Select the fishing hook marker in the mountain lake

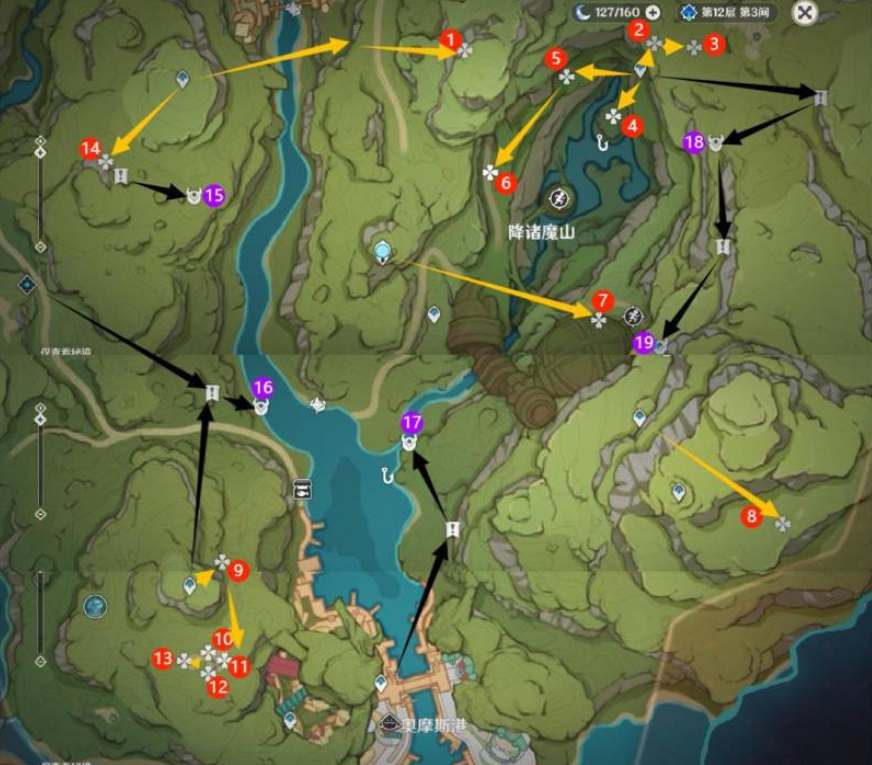coord(602,142)
